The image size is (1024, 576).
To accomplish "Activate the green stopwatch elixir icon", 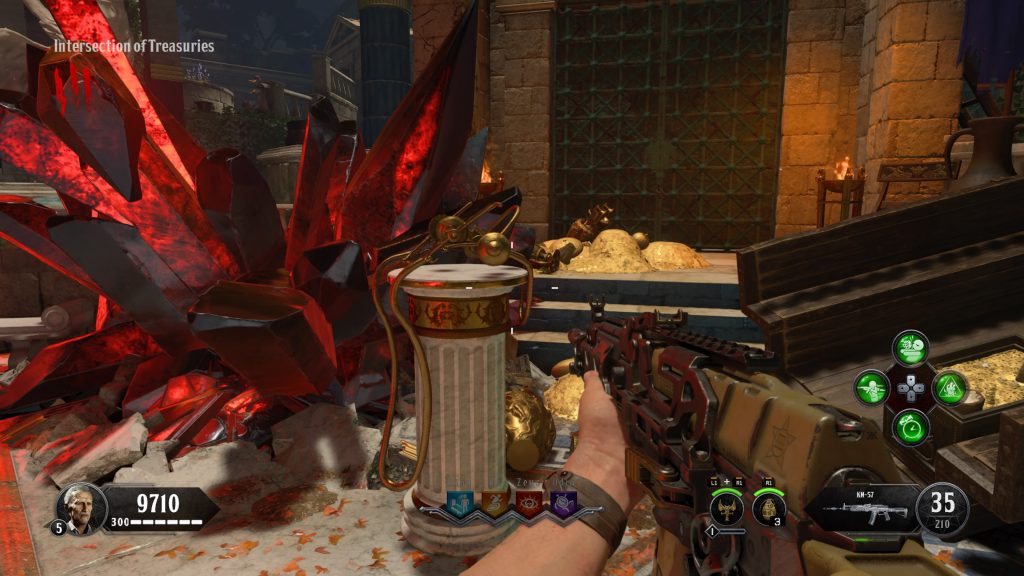I will tap(910, 427).
